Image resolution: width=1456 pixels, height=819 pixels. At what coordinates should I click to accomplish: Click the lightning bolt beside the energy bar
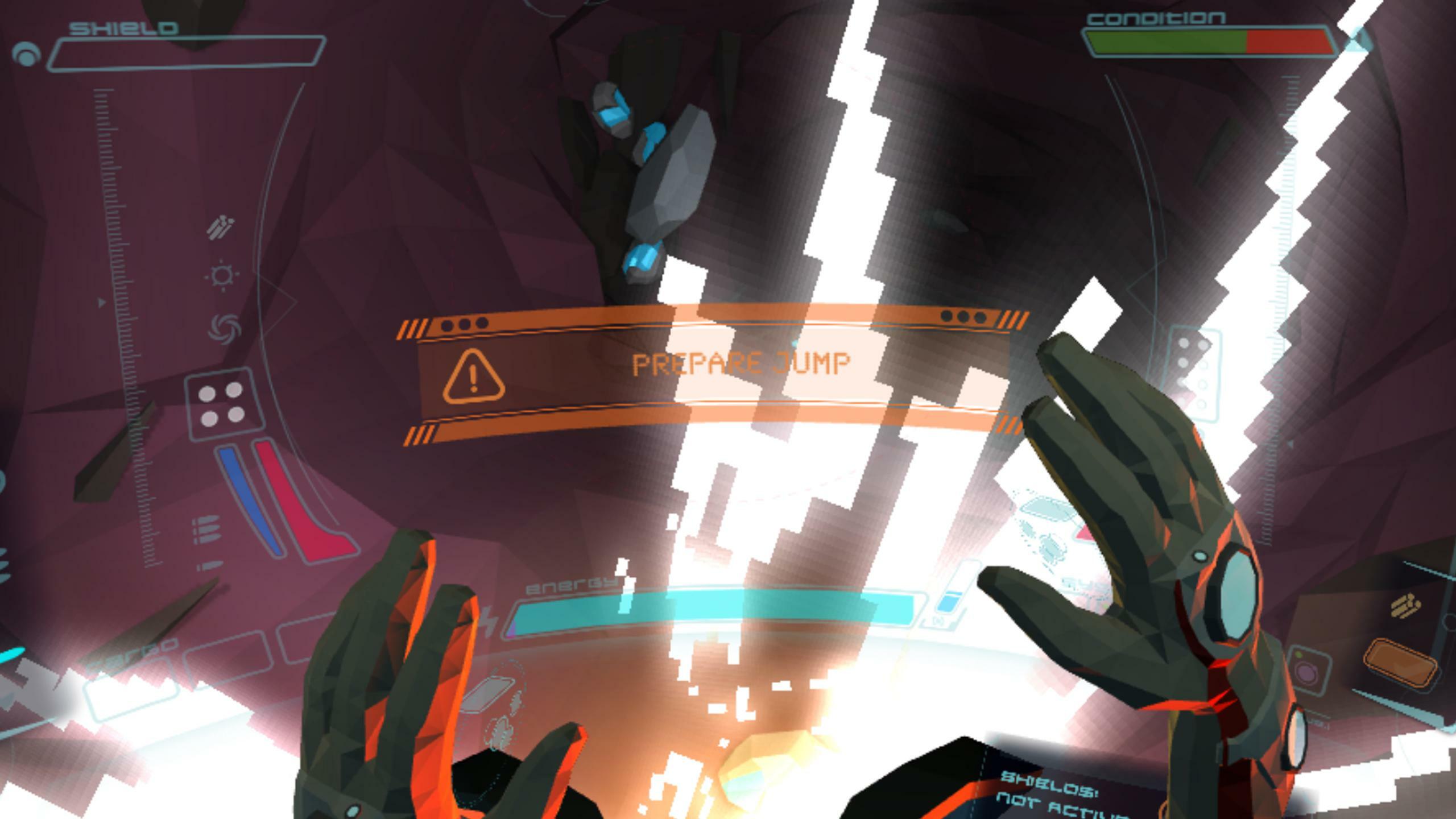490,623
